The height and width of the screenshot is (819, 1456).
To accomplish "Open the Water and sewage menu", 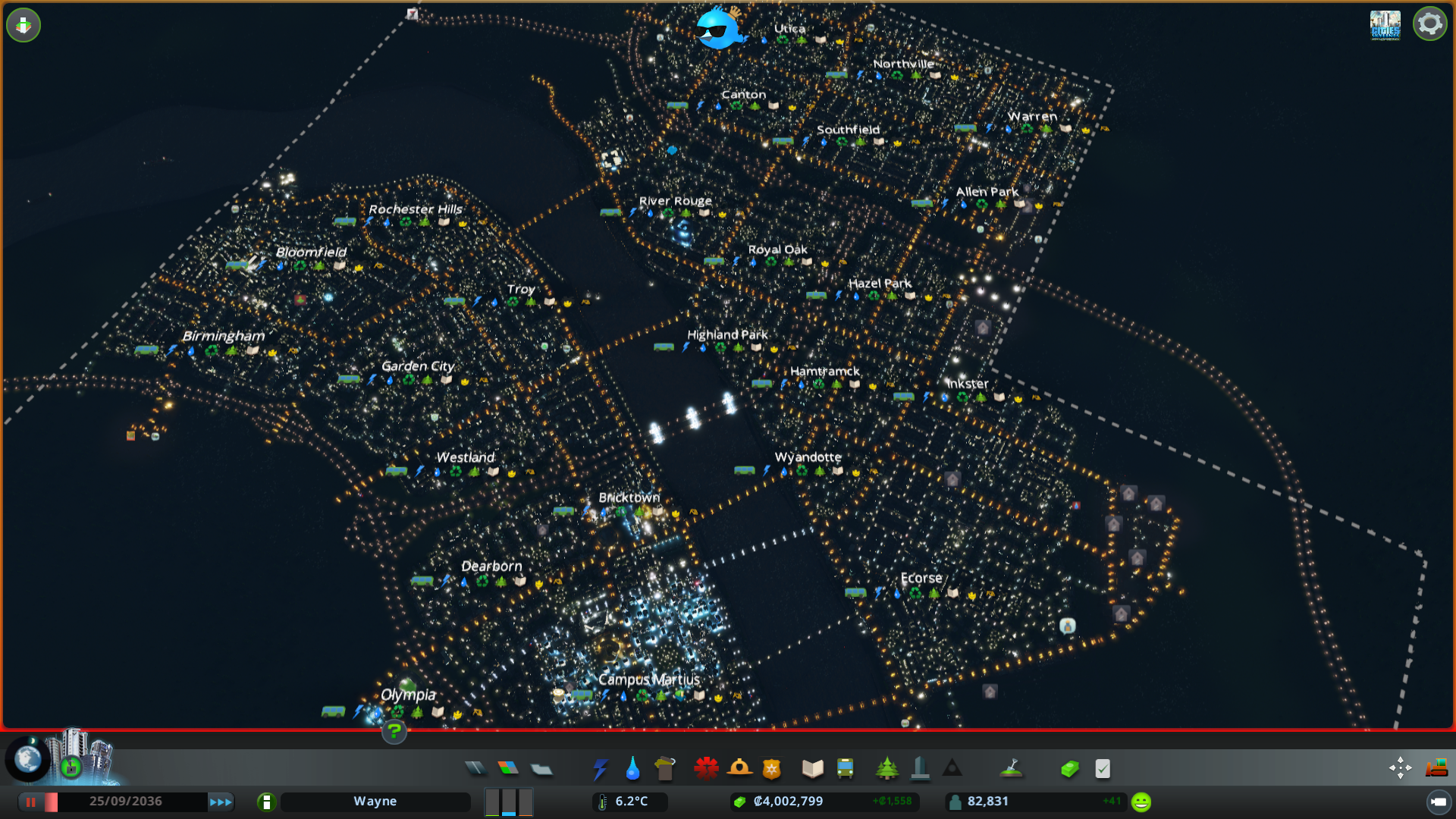I will click(632, 767).
